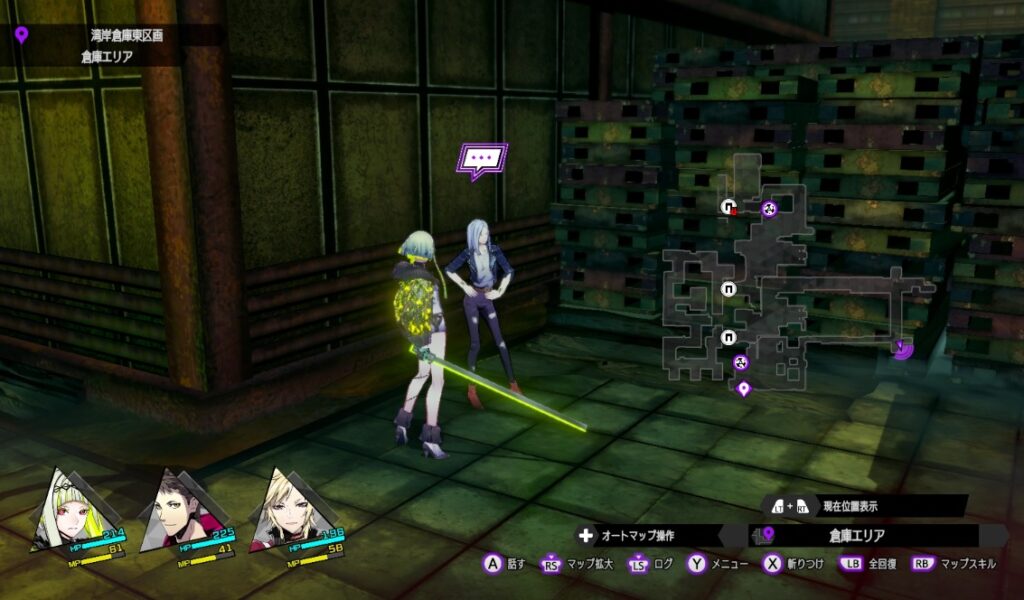Select the player position arrow on the map
This screenshot has width=1024, height=600.
903,347
